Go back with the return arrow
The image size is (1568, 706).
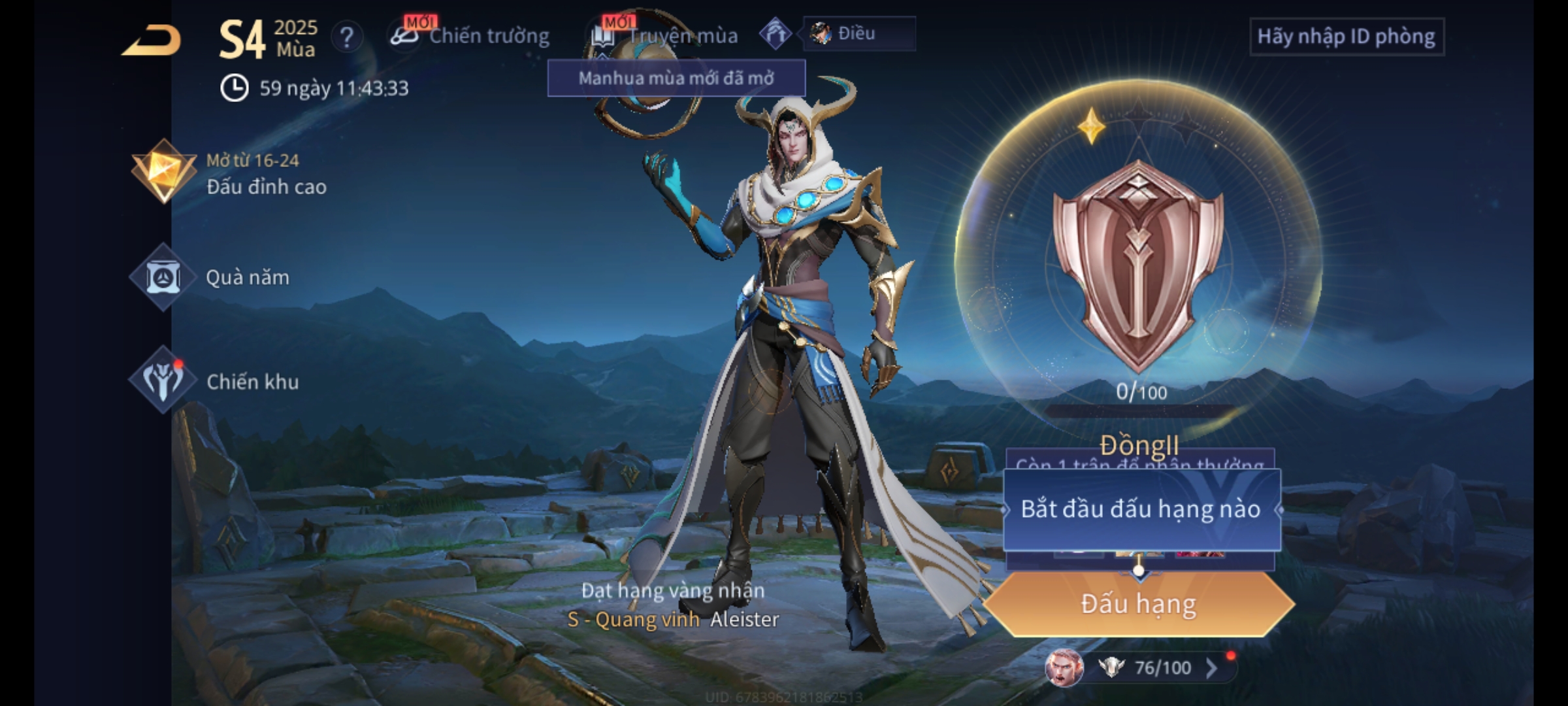click(152, 41)
